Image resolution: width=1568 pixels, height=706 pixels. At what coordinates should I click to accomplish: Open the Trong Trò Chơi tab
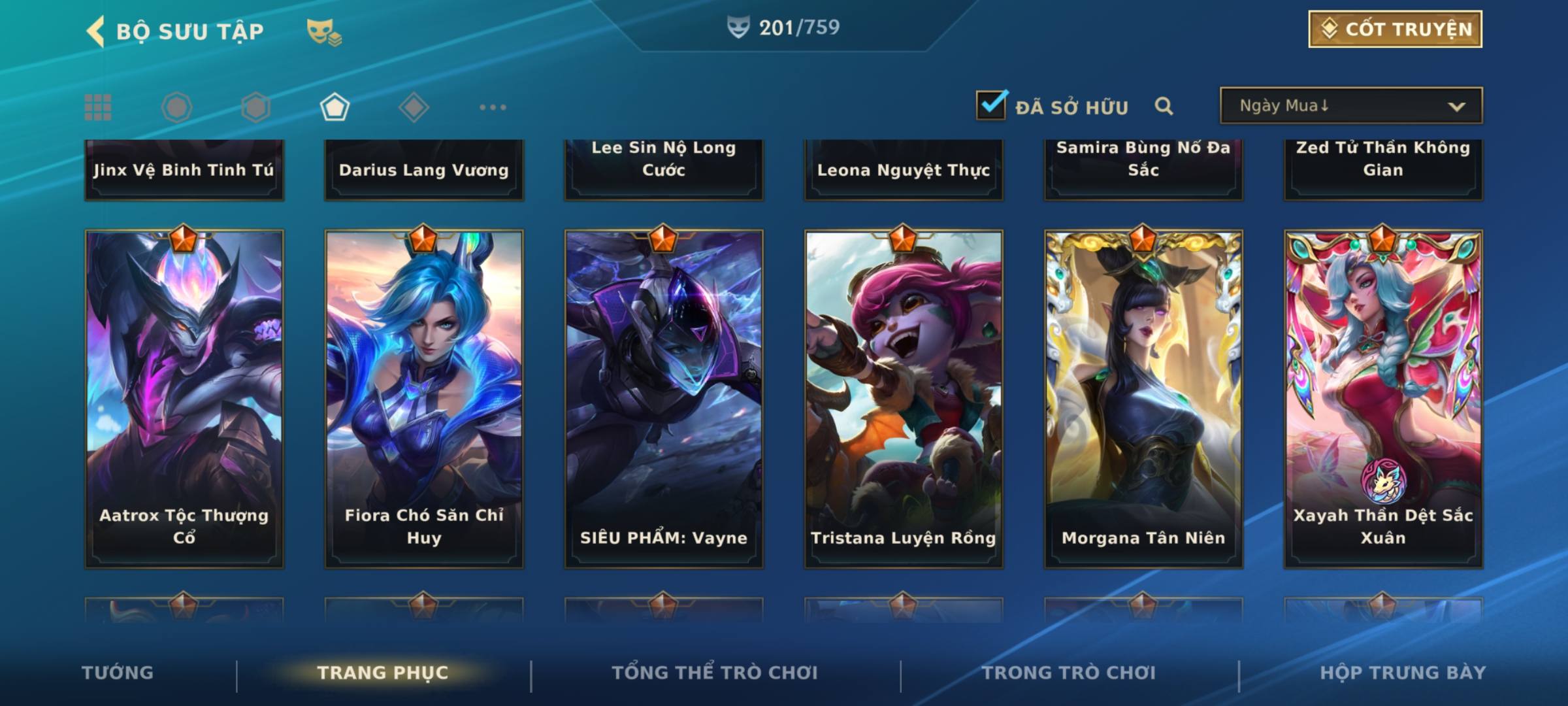coord(1069,673)
